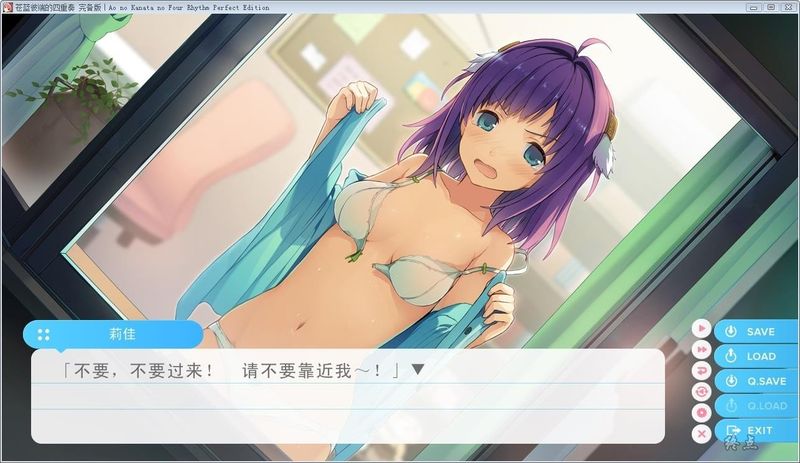The width and height of the screenshot is (800, 463).
Task: Click the return arrow icon
Action: click(x=702, y=370)
